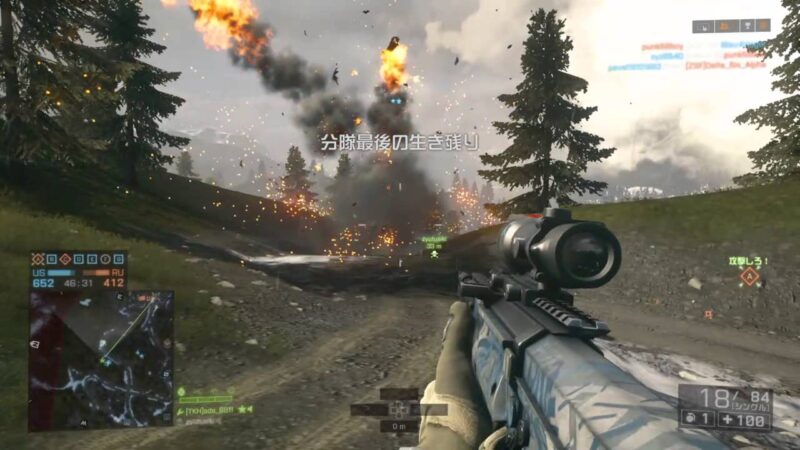Screen dimensions: 800x450
Task: Click the skull marker under the teammate name
Action: pos(435,254)
